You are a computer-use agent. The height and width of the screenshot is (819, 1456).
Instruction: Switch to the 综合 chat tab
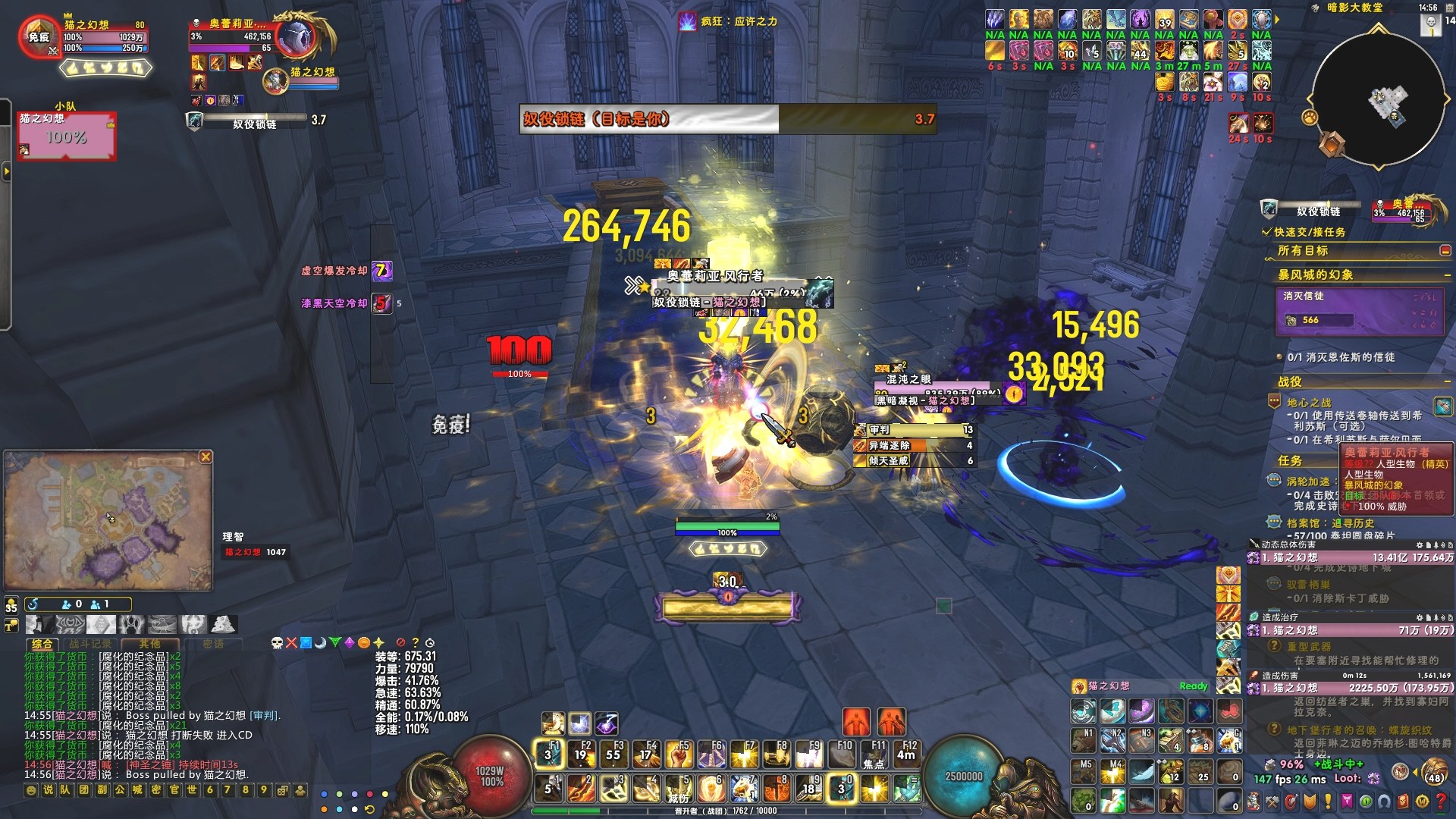(x=42, y=644)
